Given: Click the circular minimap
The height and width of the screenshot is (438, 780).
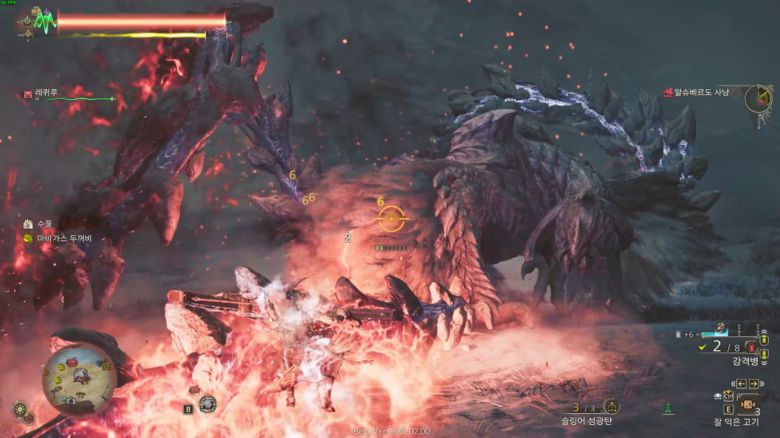Looking at the screenshot, I should point(79,379).
